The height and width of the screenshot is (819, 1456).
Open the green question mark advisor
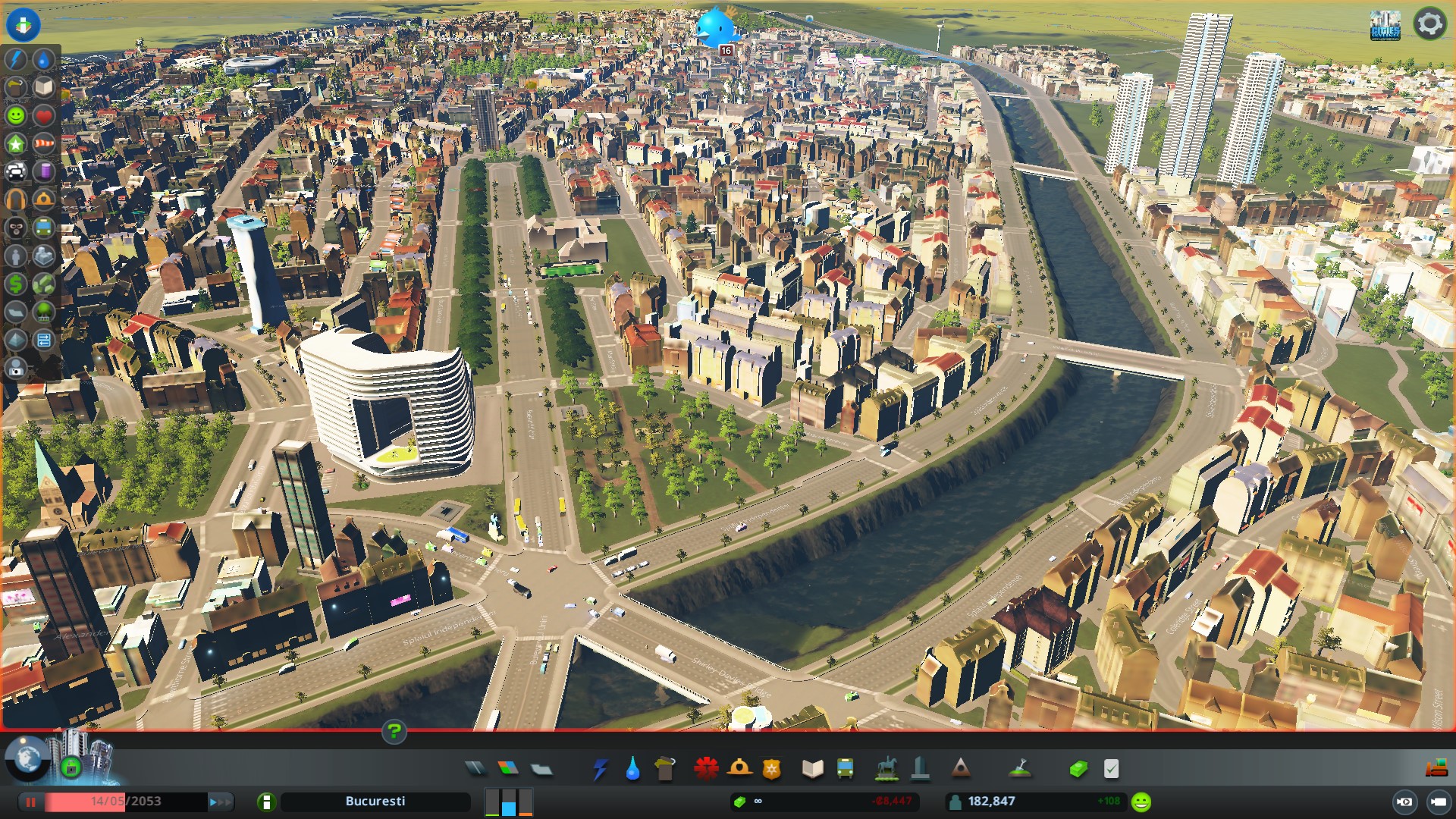(394, 732)
